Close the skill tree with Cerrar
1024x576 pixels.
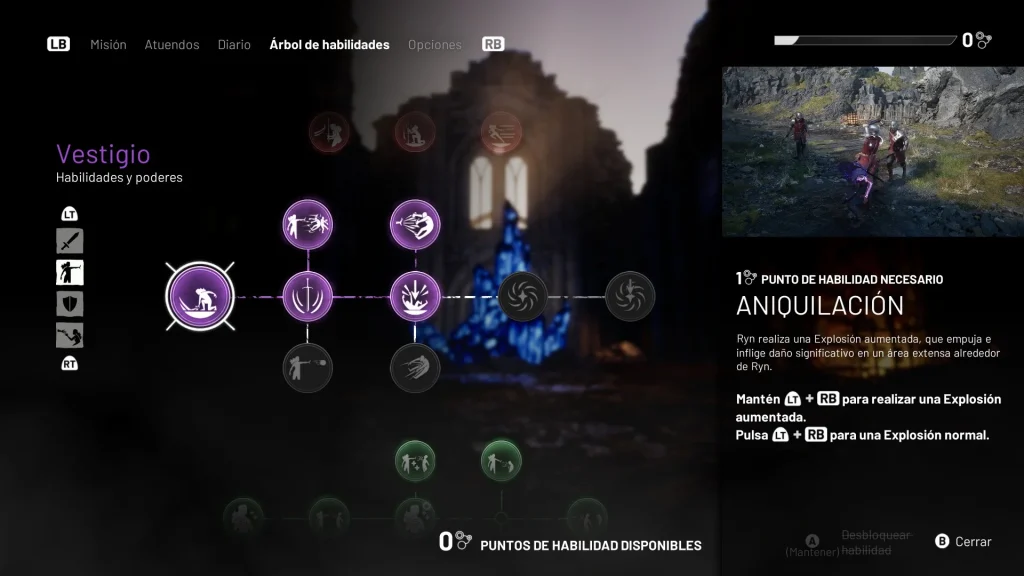coord(963,542)
